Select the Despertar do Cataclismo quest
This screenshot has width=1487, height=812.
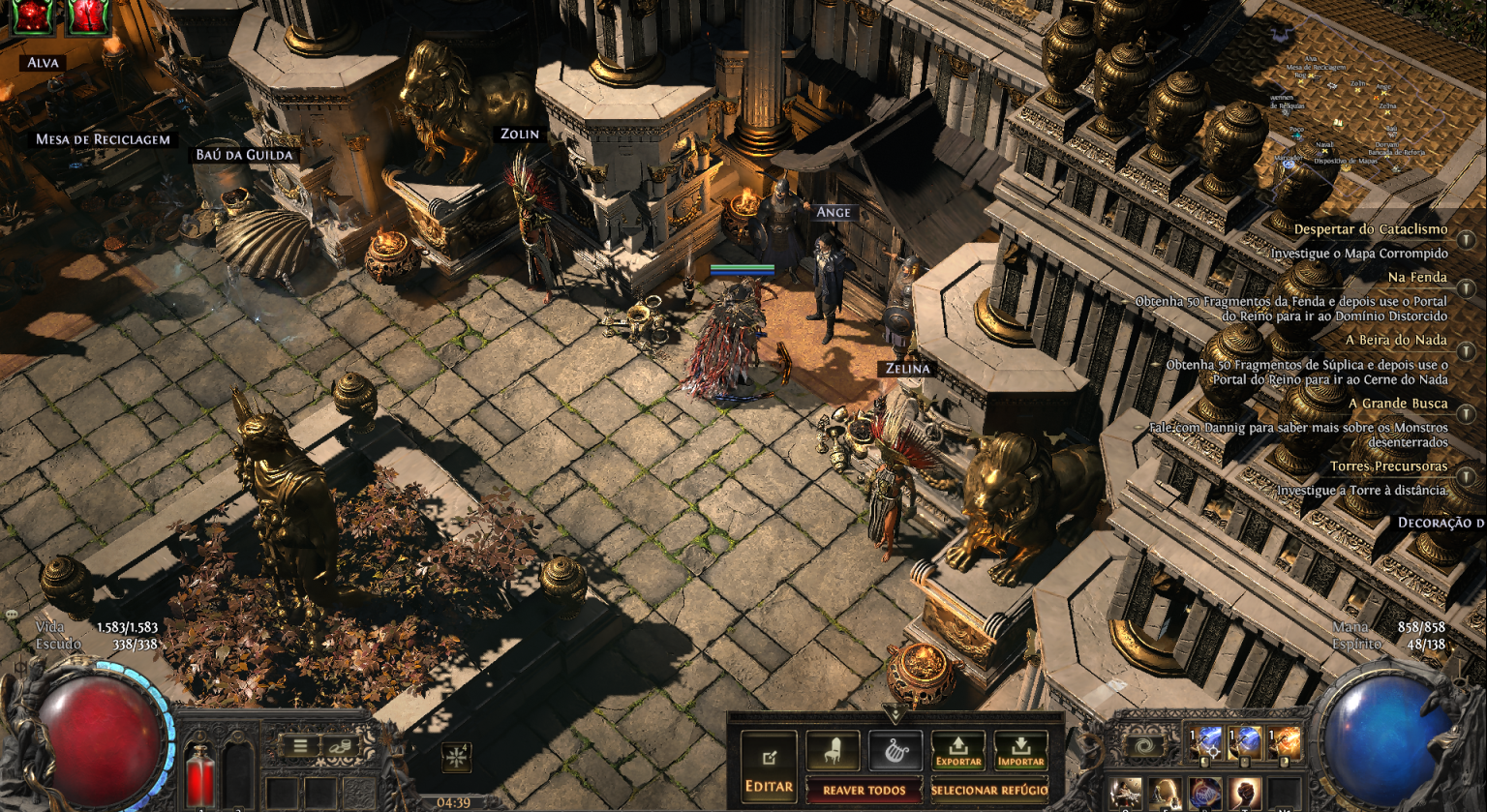(x=1371, y=230)
